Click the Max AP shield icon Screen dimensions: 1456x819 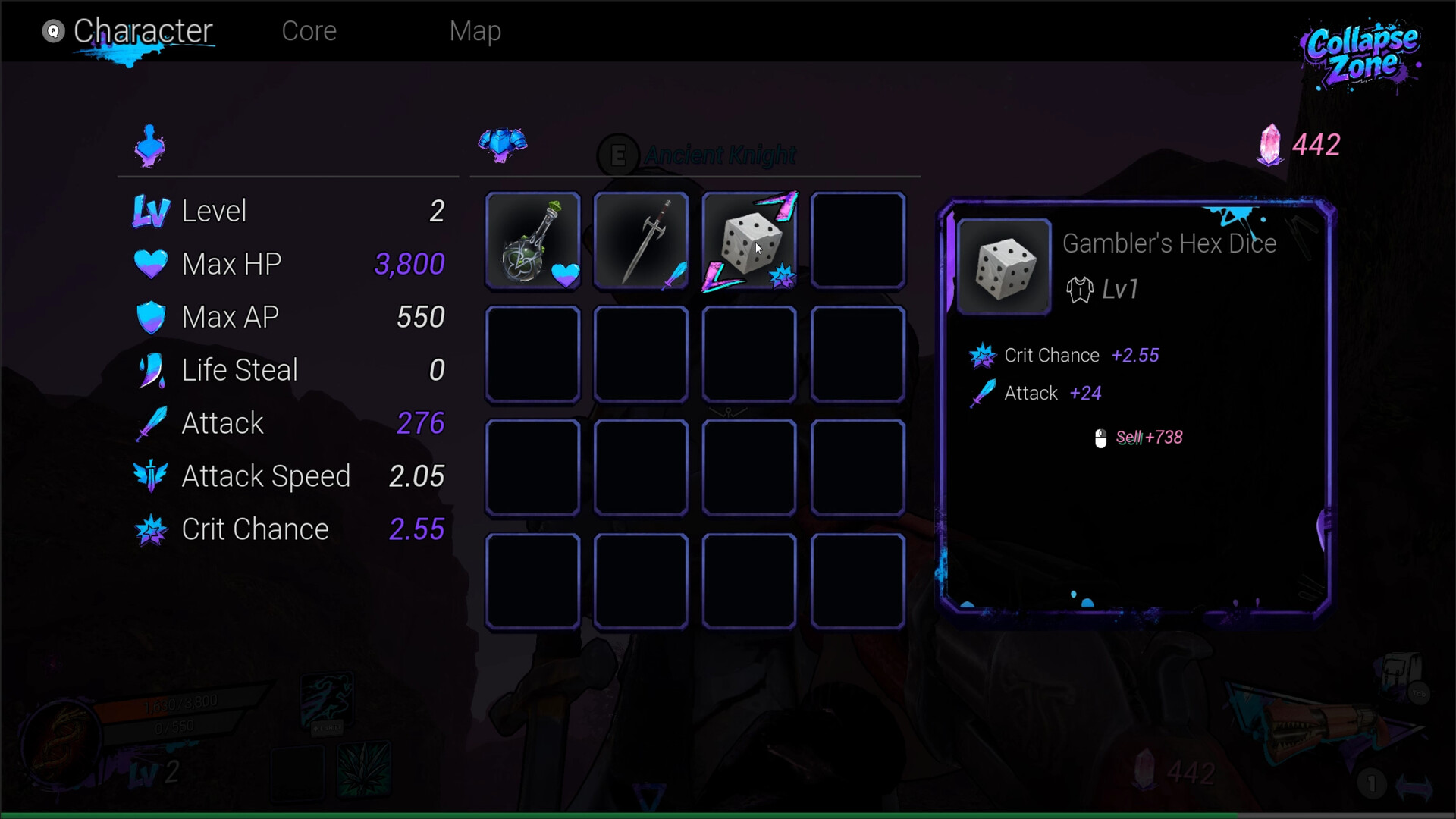[x=151, y=317]
